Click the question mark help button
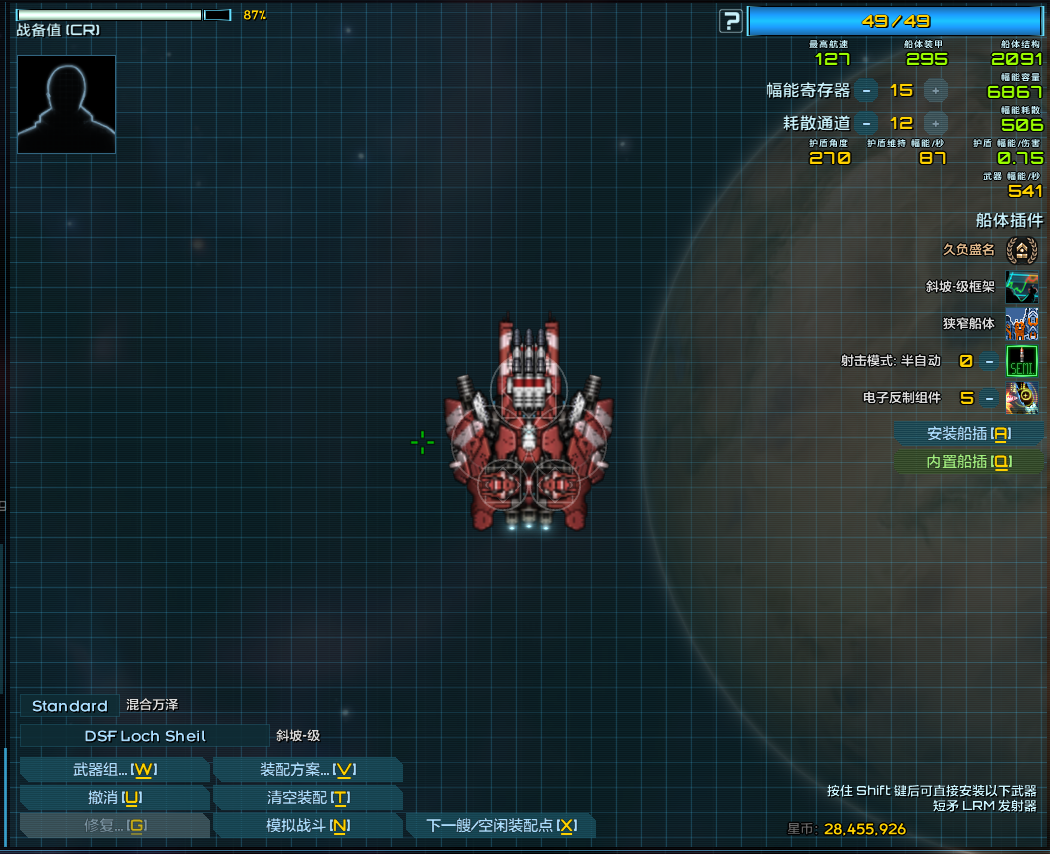This screenshot has height=854, width=1050. pyautogui.click(x=732, y=21)
